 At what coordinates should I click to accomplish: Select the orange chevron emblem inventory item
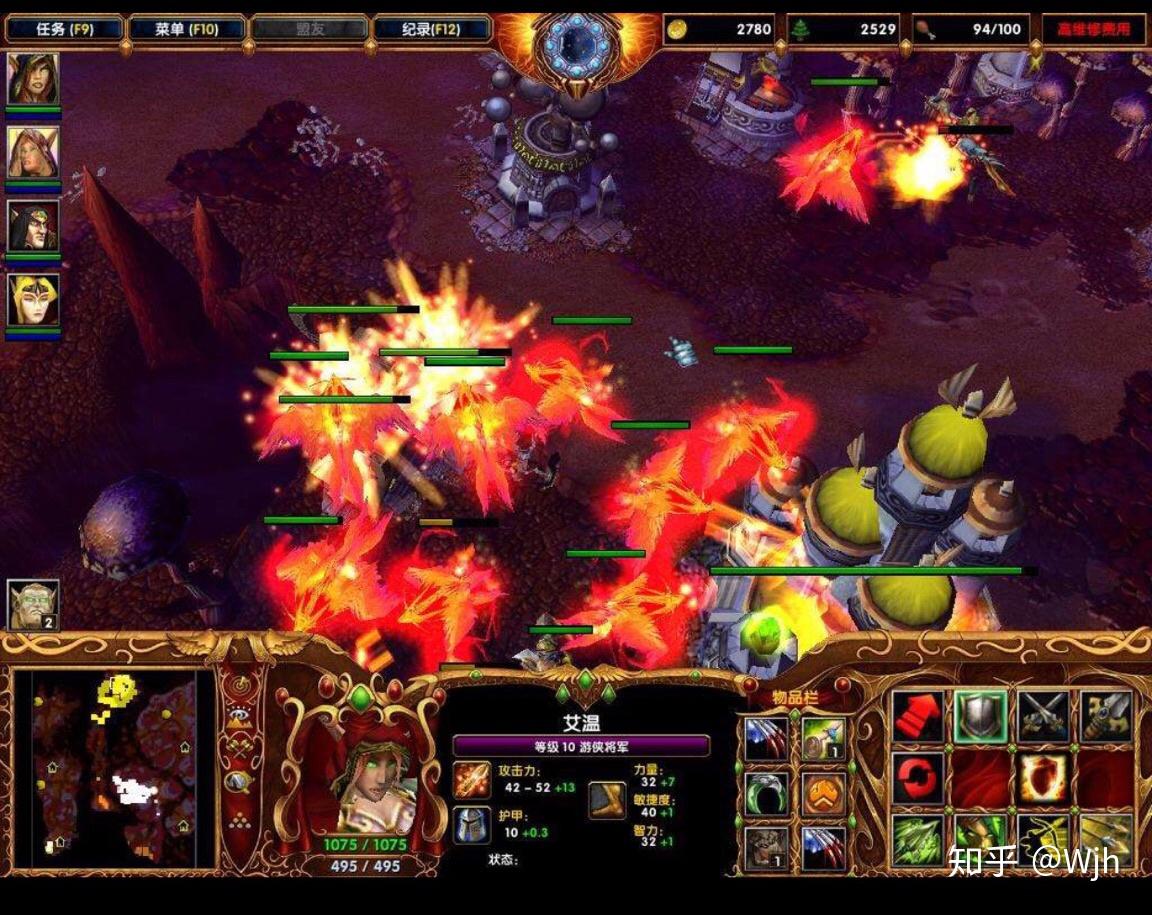click(x=824, y=792)
